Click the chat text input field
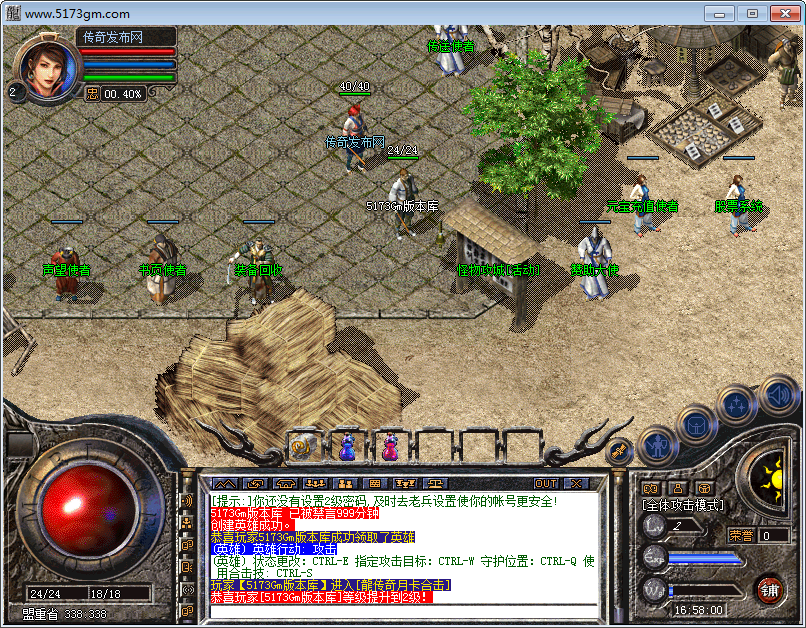806x628 pixels. click(x=400, y=611)
